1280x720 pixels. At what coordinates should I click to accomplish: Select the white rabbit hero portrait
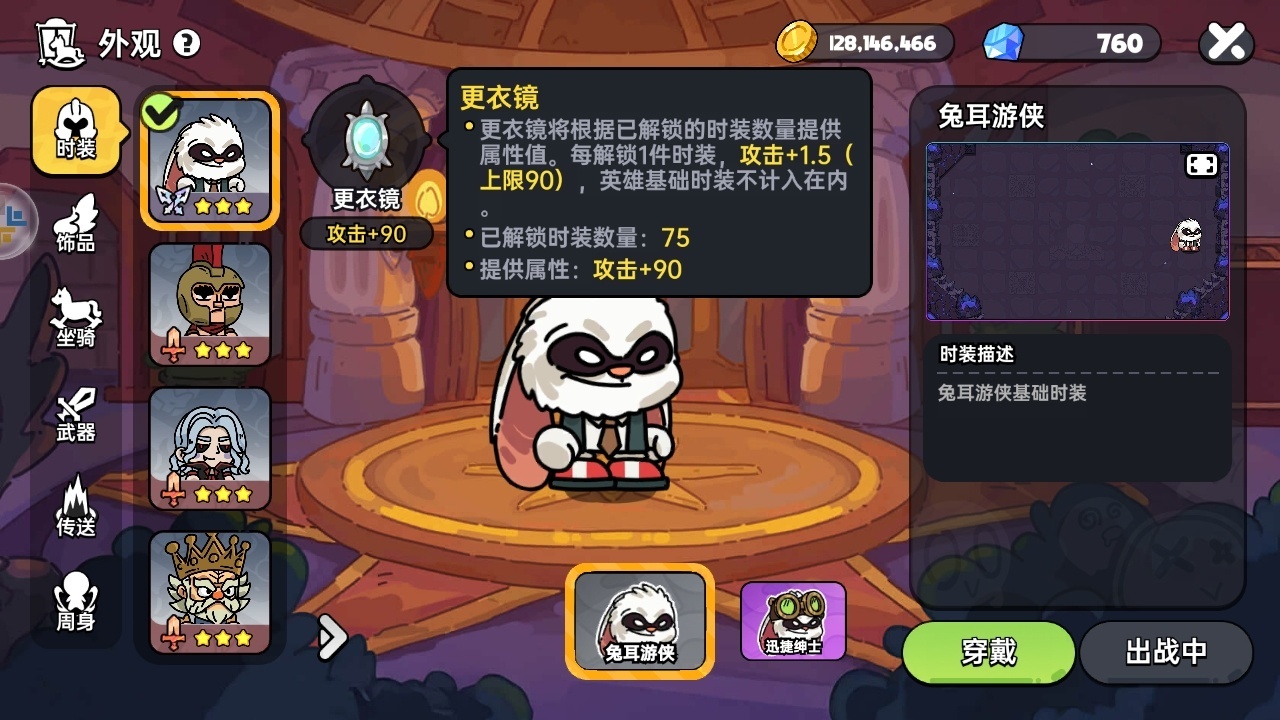tap(210, 160)
